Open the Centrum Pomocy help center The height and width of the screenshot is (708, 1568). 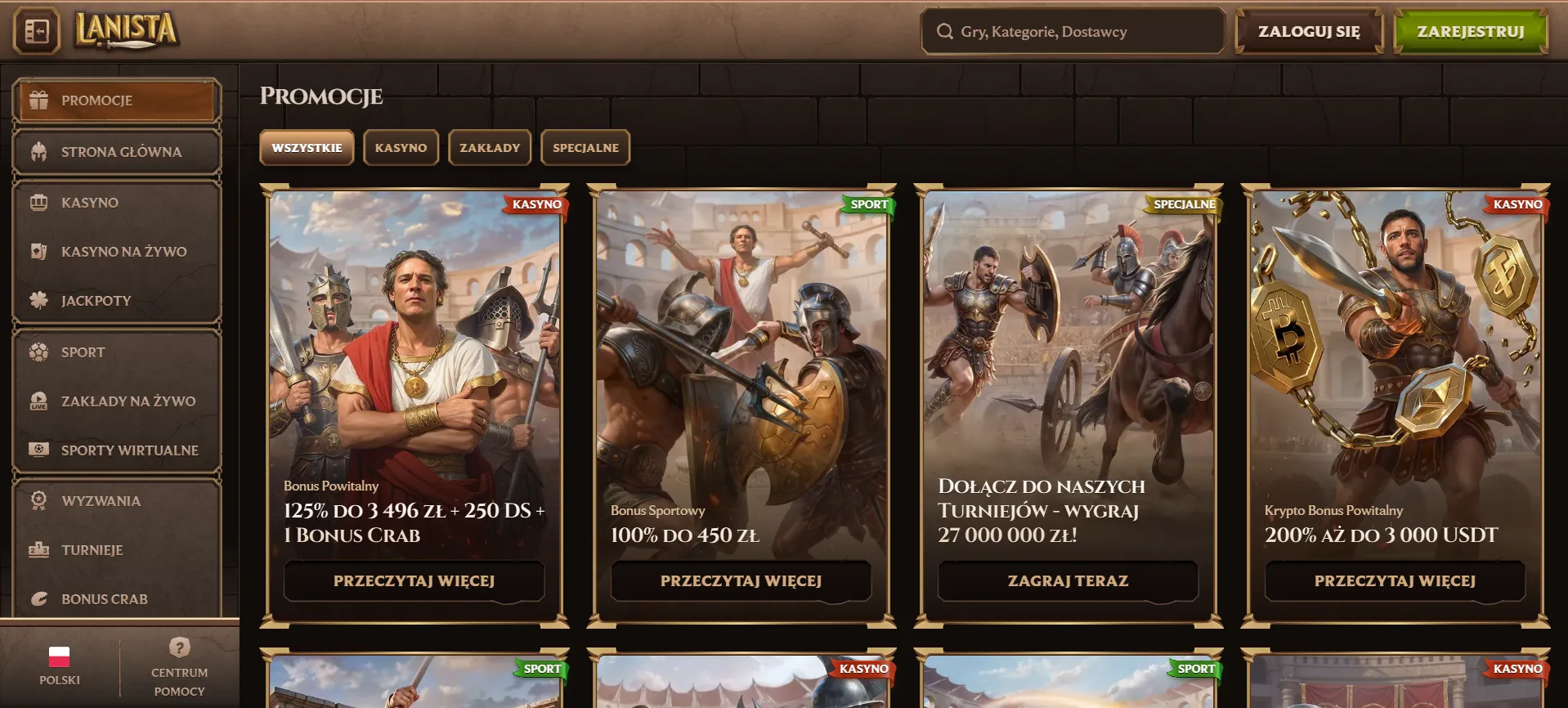click(180, 668)
